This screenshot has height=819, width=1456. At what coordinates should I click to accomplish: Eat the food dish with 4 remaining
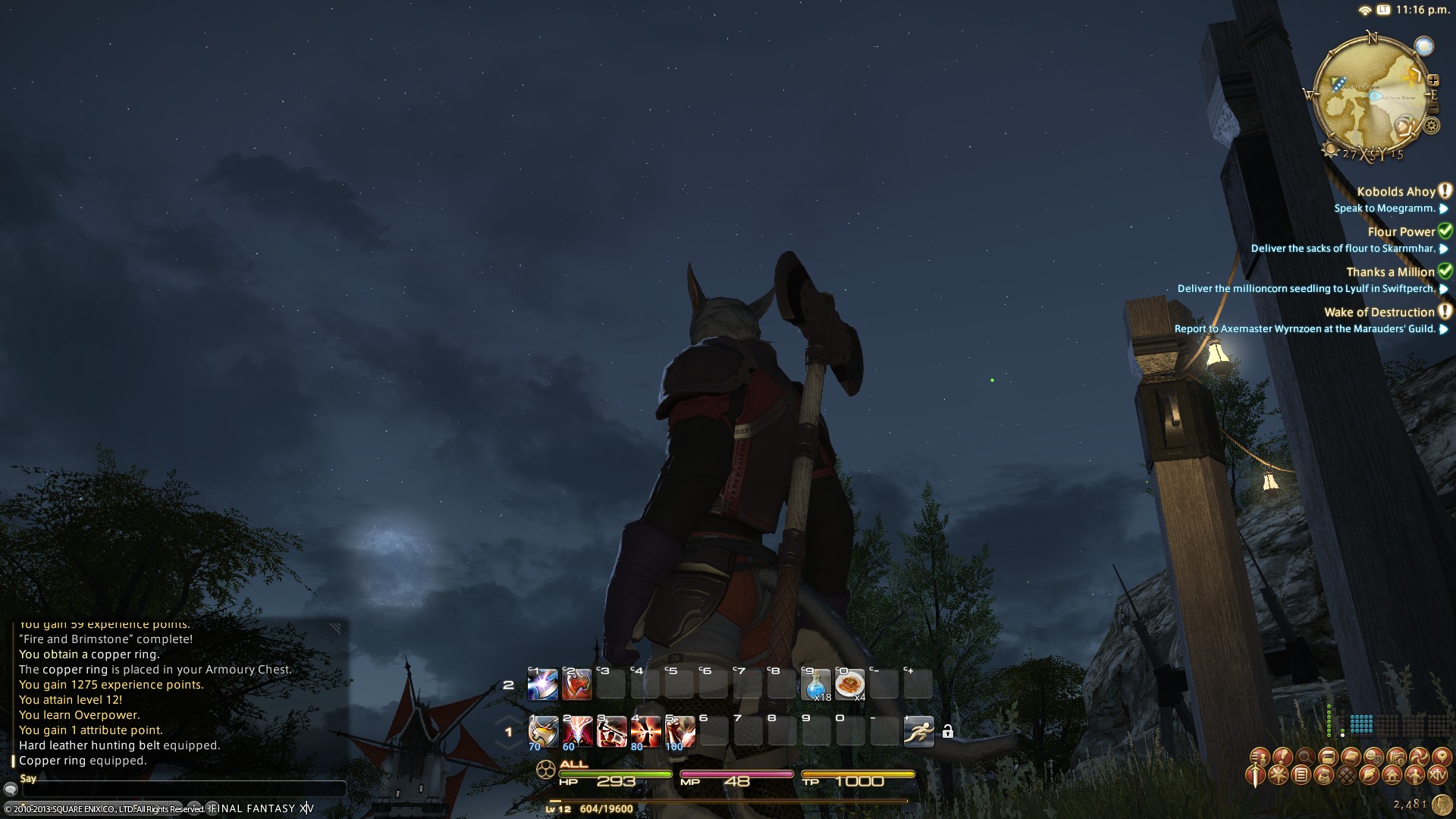[849, 684]
